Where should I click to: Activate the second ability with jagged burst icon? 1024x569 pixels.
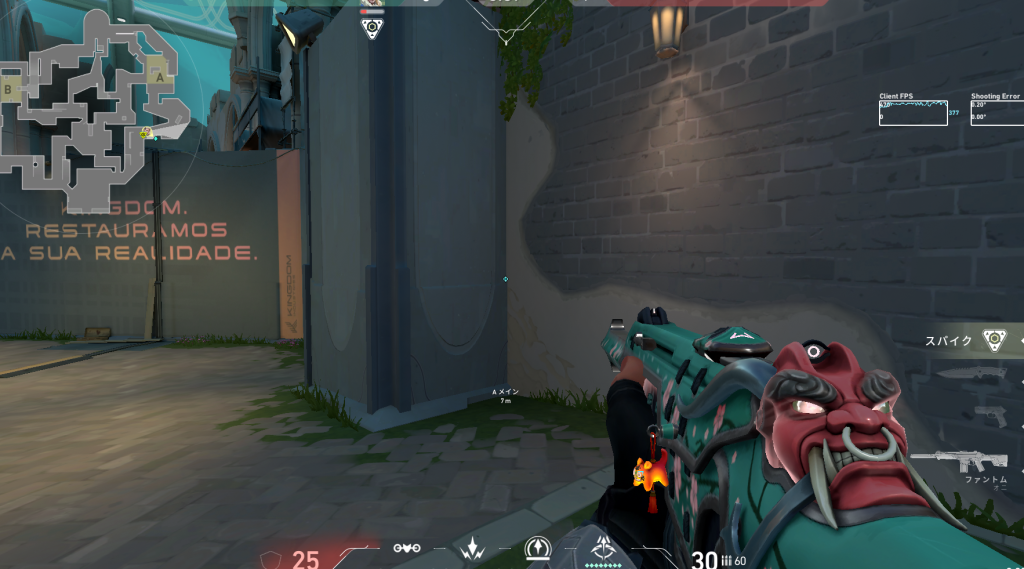pos(472,548)
